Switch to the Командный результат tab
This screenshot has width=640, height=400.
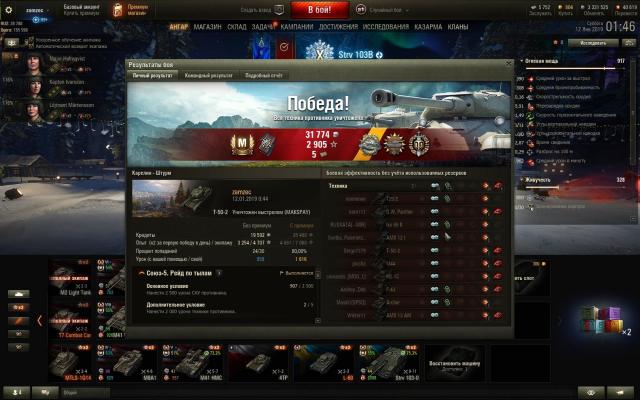pos(211,75)
